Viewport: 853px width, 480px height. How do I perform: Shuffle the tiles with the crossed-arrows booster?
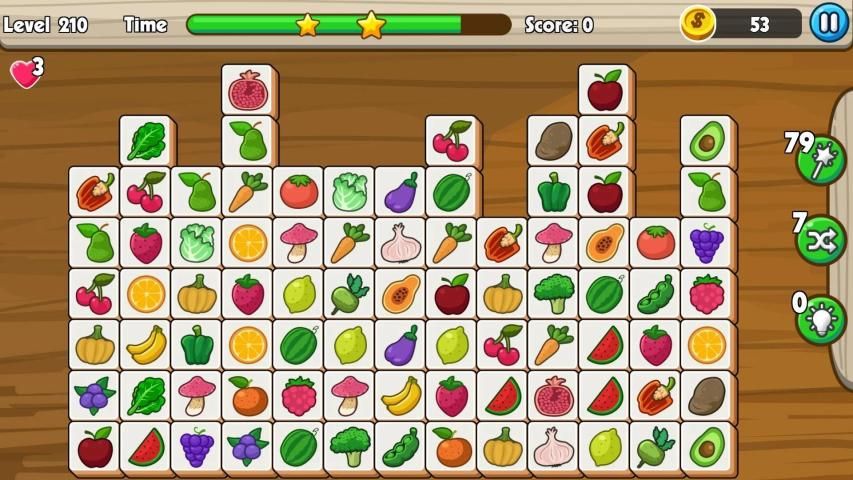click(x=821, y=240)
